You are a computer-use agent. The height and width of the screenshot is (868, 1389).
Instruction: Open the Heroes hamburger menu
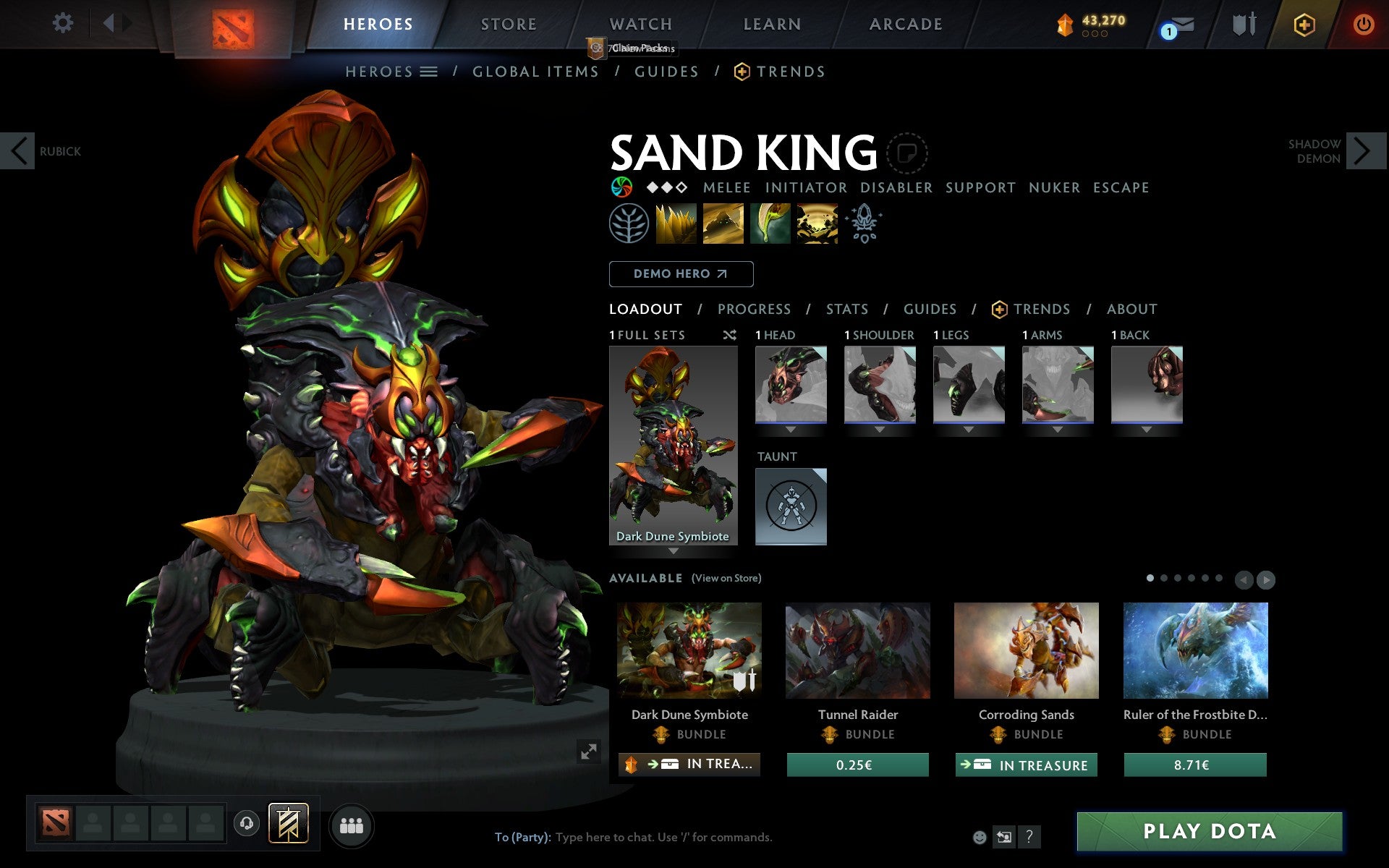pyautogui.click(x=428, y=72)
